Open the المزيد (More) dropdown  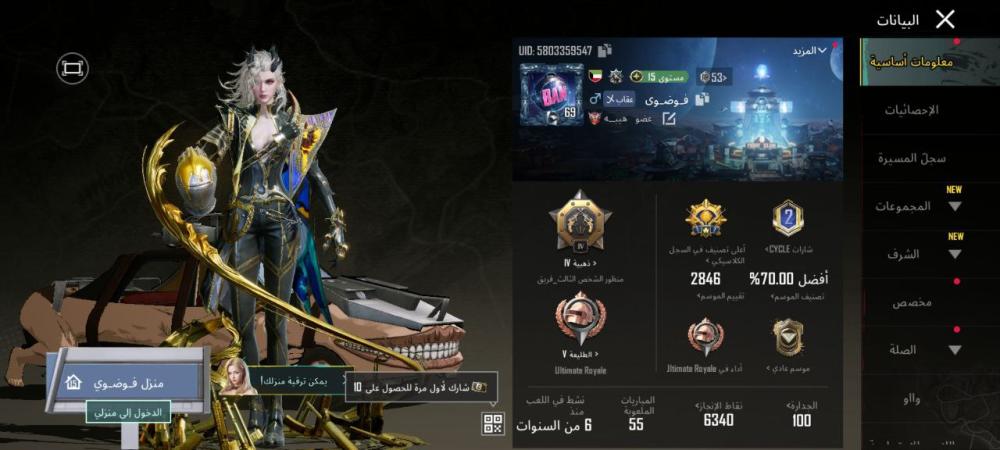click(809, 50)
